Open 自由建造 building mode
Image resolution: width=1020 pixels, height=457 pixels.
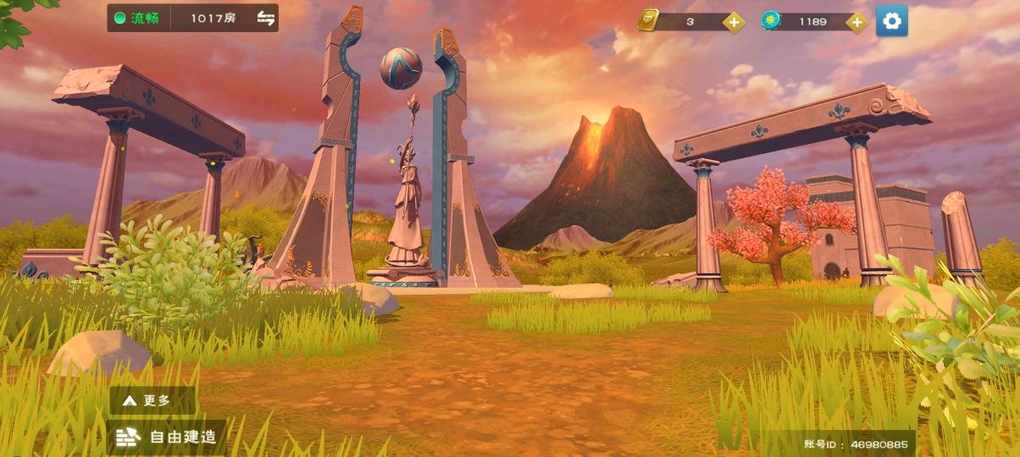click(x=166, y=436)
